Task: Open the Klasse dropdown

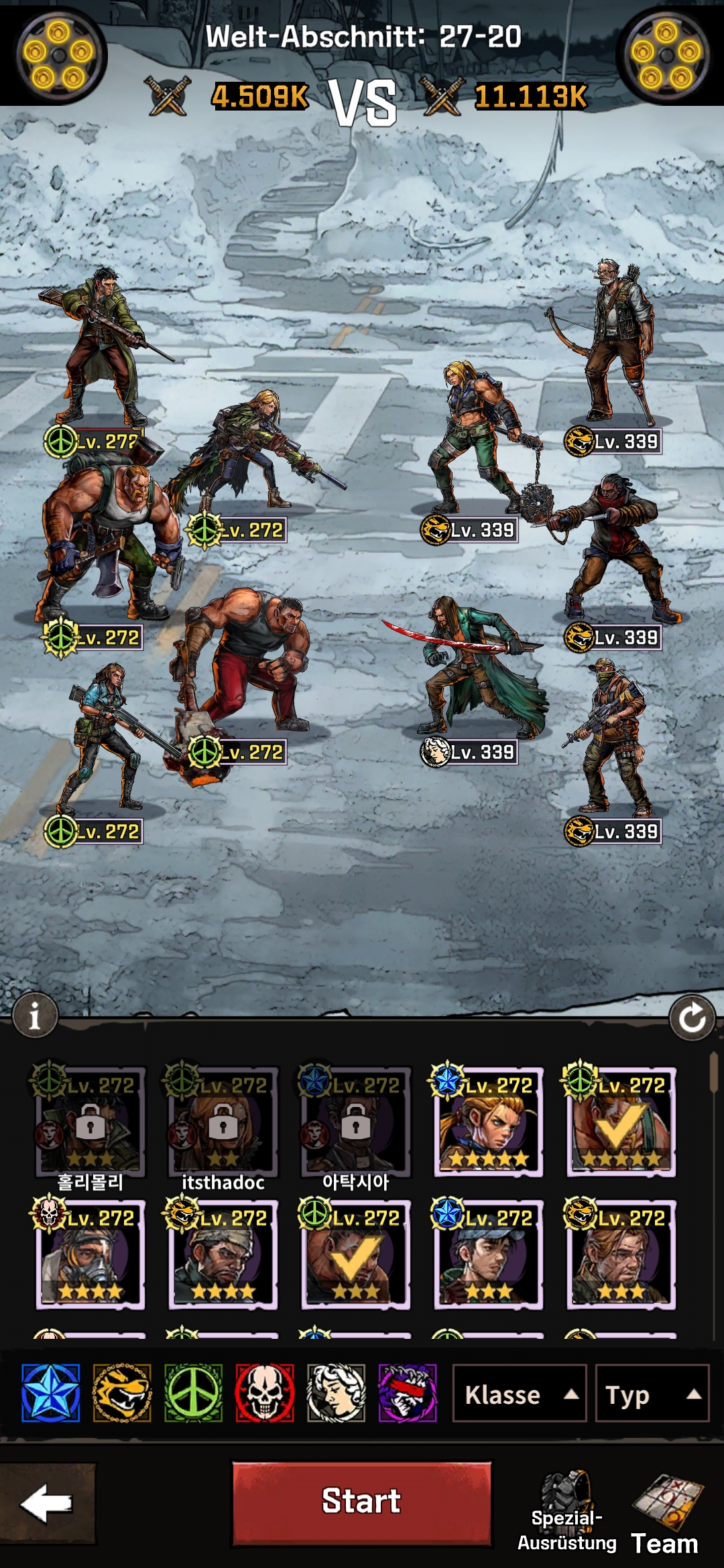Action: point(520,1394)
